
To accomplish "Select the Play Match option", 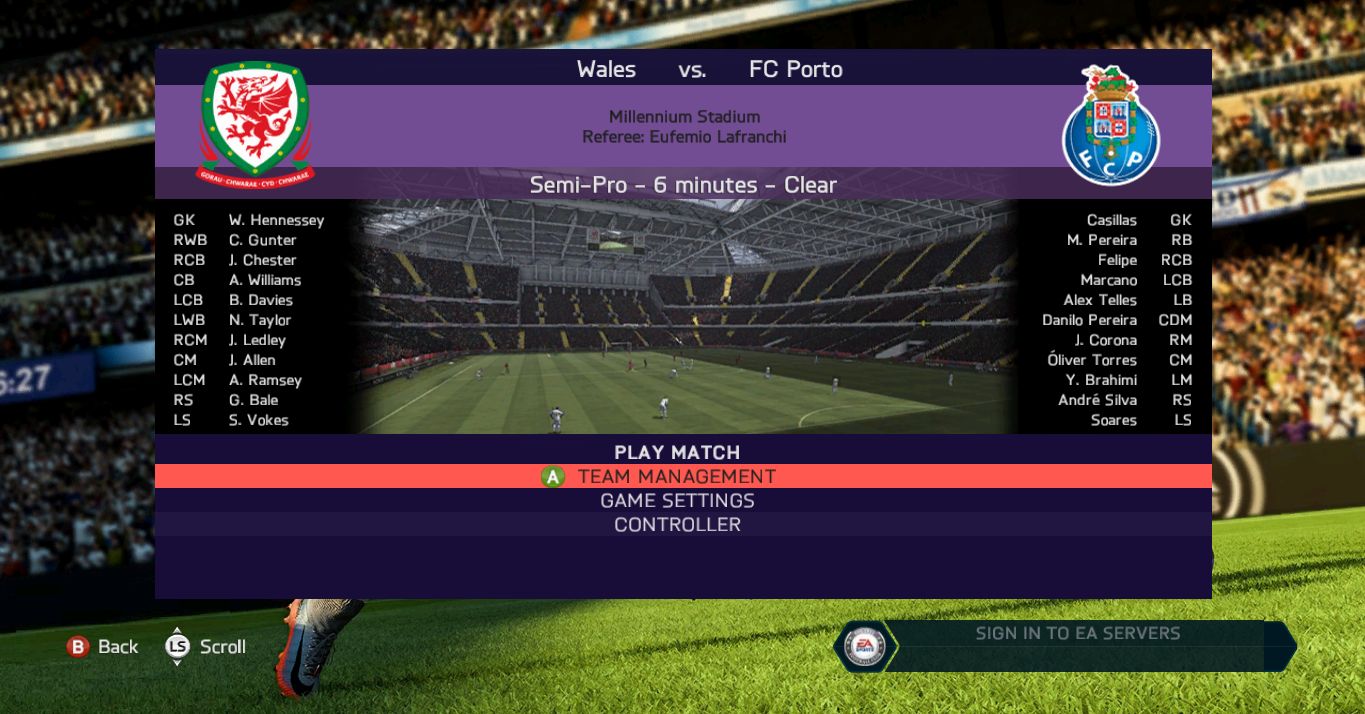I will (677, 452).
